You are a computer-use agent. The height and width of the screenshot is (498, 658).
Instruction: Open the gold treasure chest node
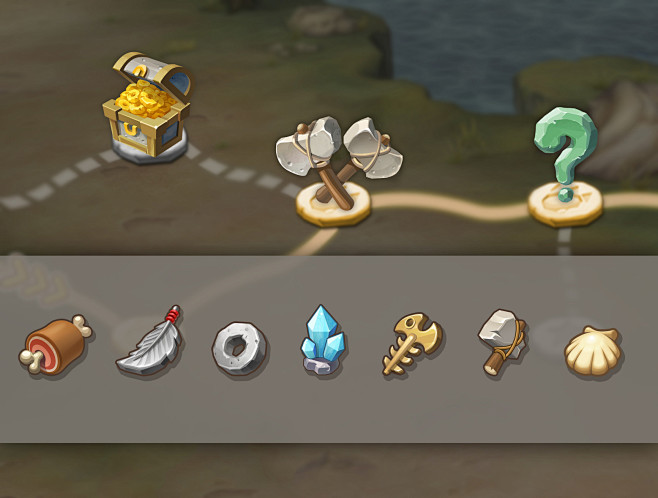[x=146, y=109]
